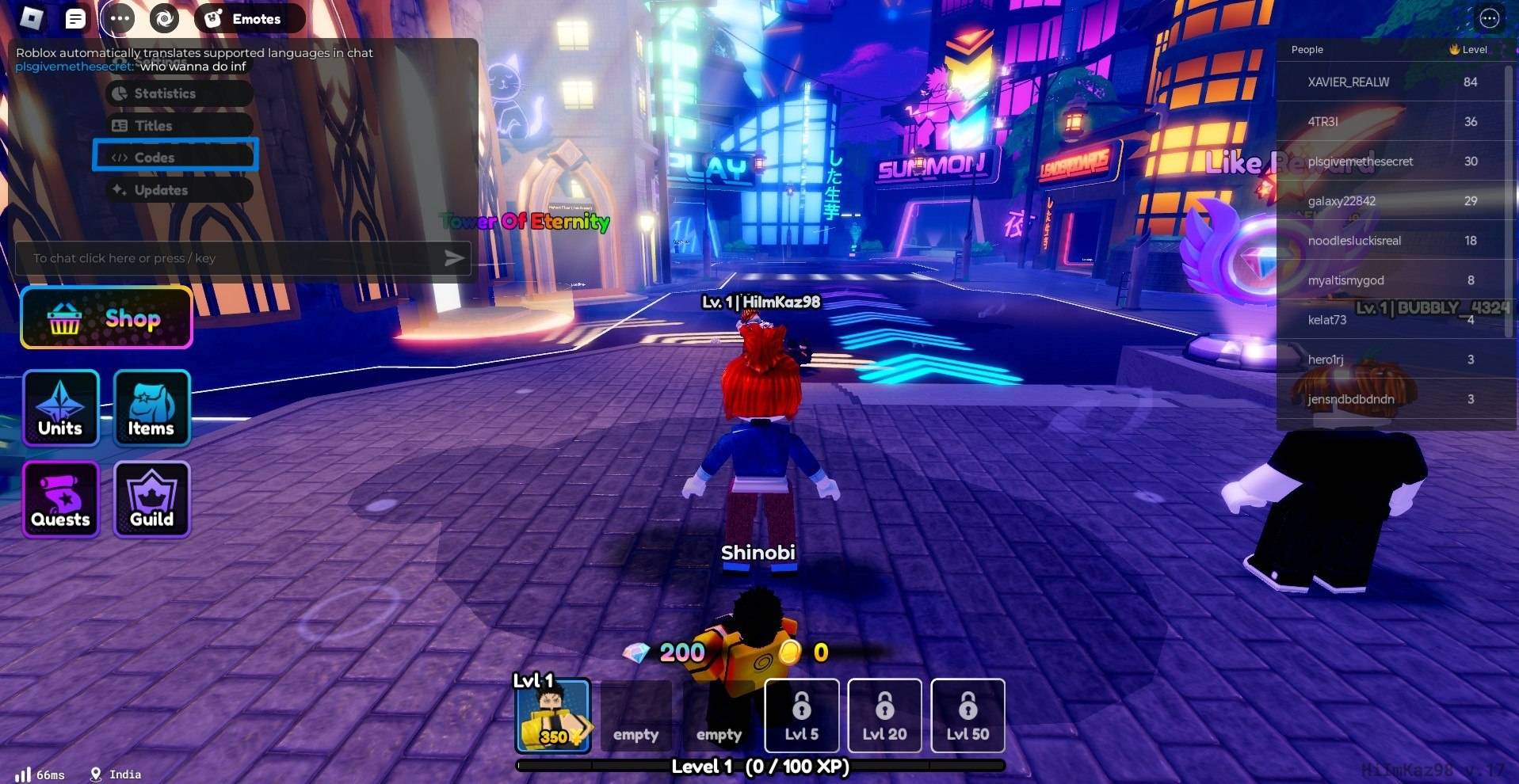Open the Items backpack
Image resolution: width=1519 pixels, height=784 pixels.
pyautogui.click(x=151, y=408)
